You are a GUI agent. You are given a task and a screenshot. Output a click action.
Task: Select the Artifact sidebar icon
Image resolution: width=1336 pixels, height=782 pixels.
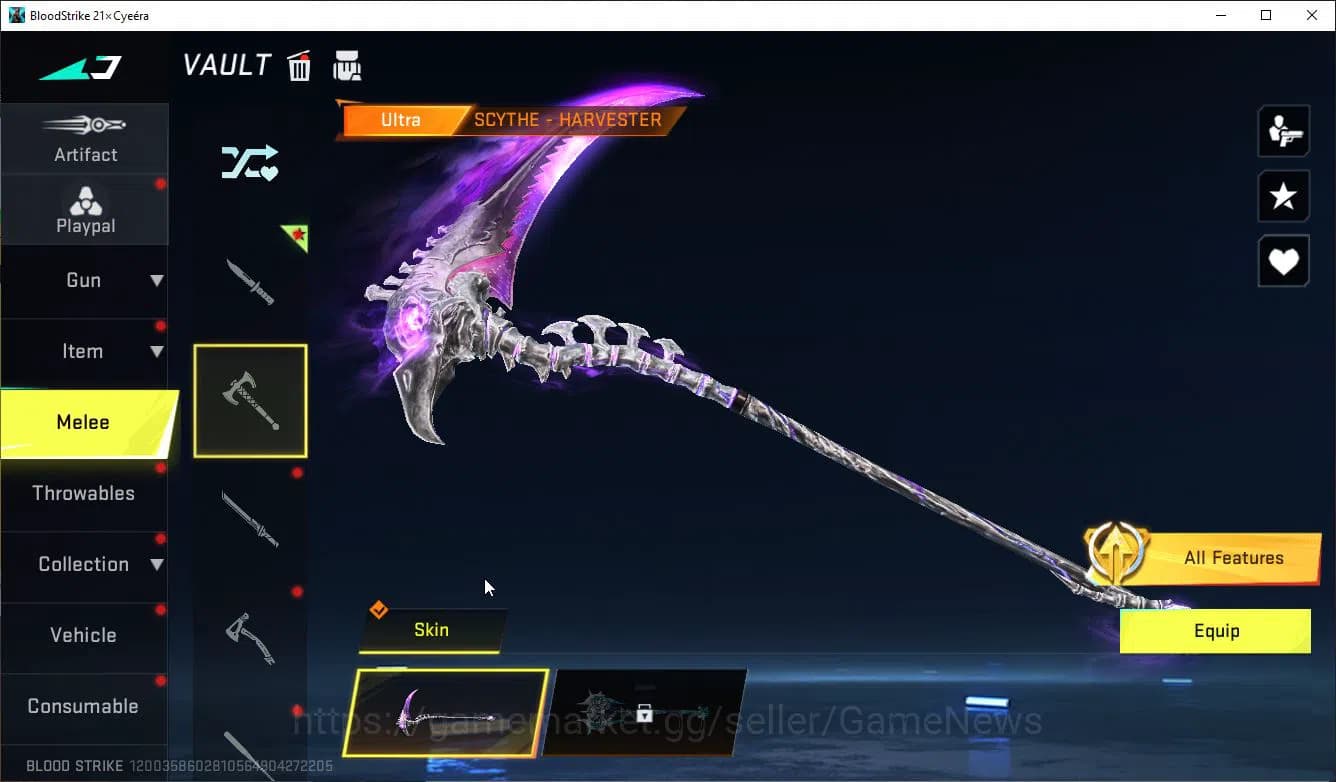[85, 138]
